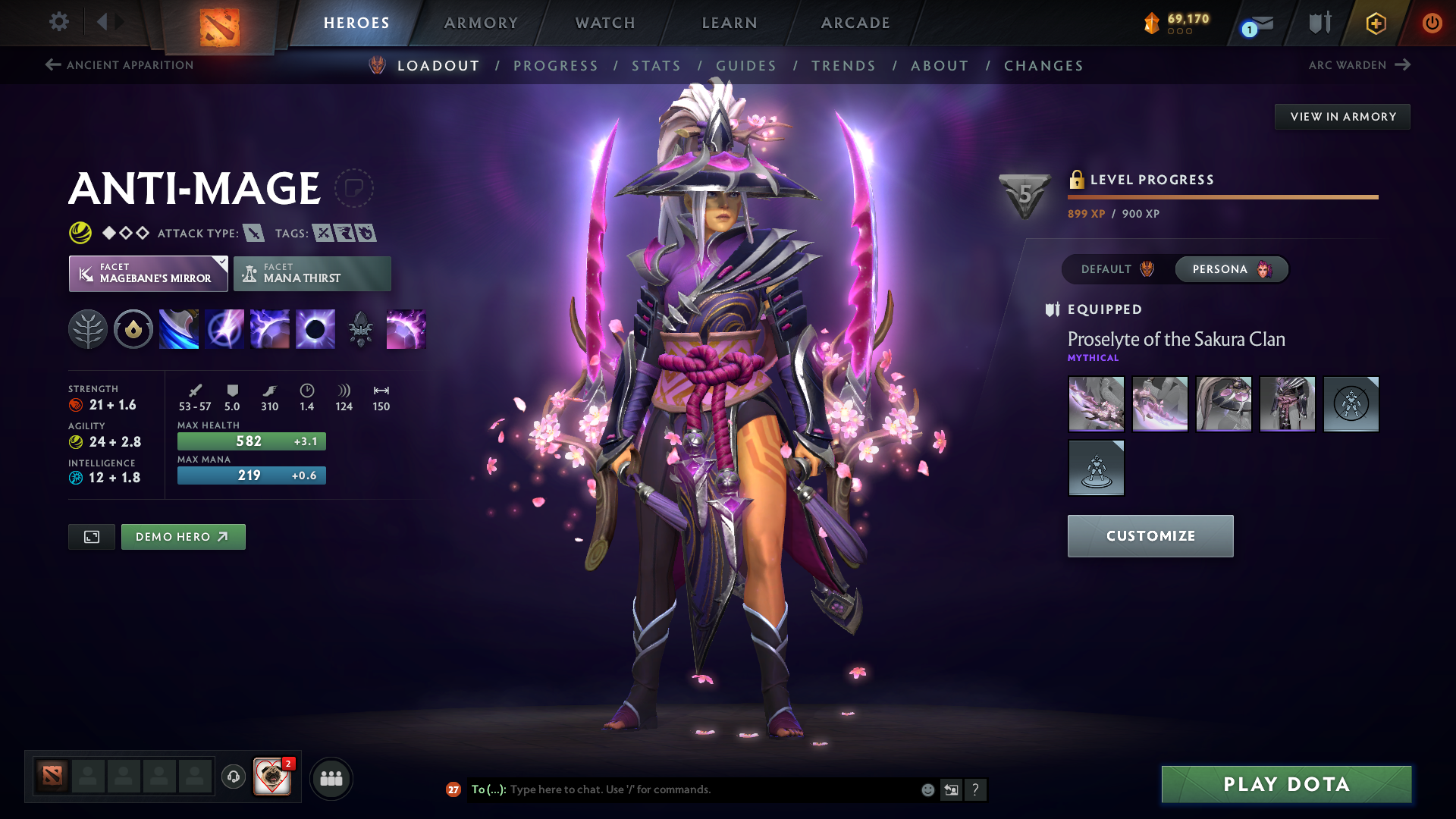
Task: Enable the Persona appearance
Action: (1230, 269)
